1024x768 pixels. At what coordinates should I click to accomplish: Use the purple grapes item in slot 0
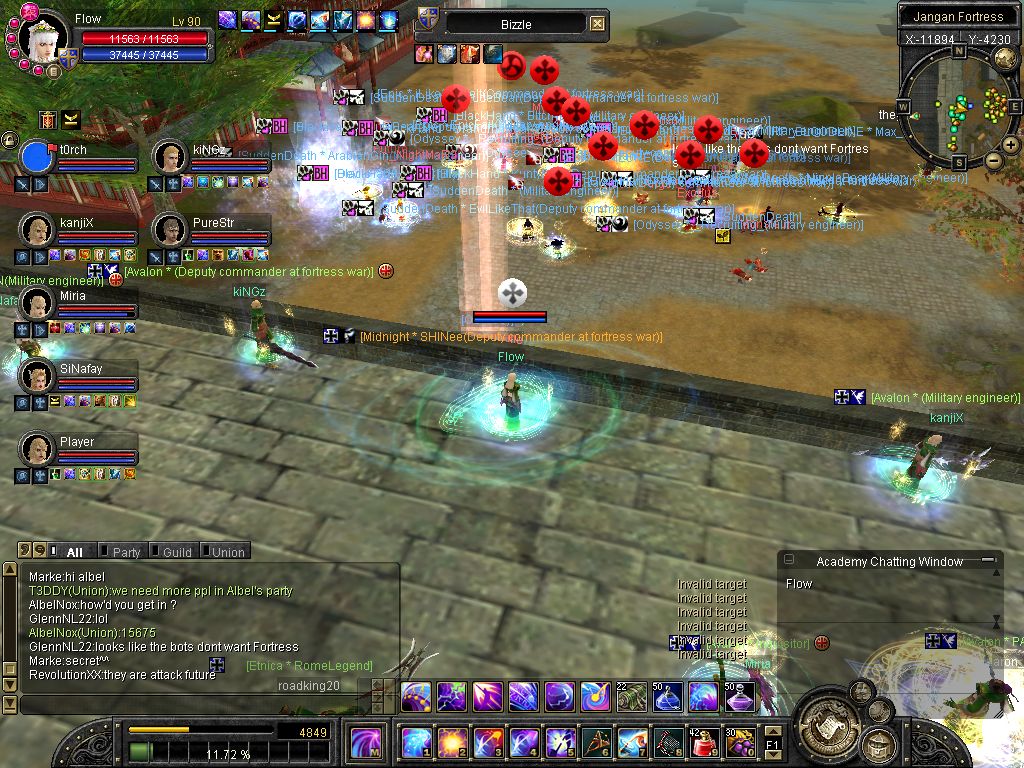739,743
